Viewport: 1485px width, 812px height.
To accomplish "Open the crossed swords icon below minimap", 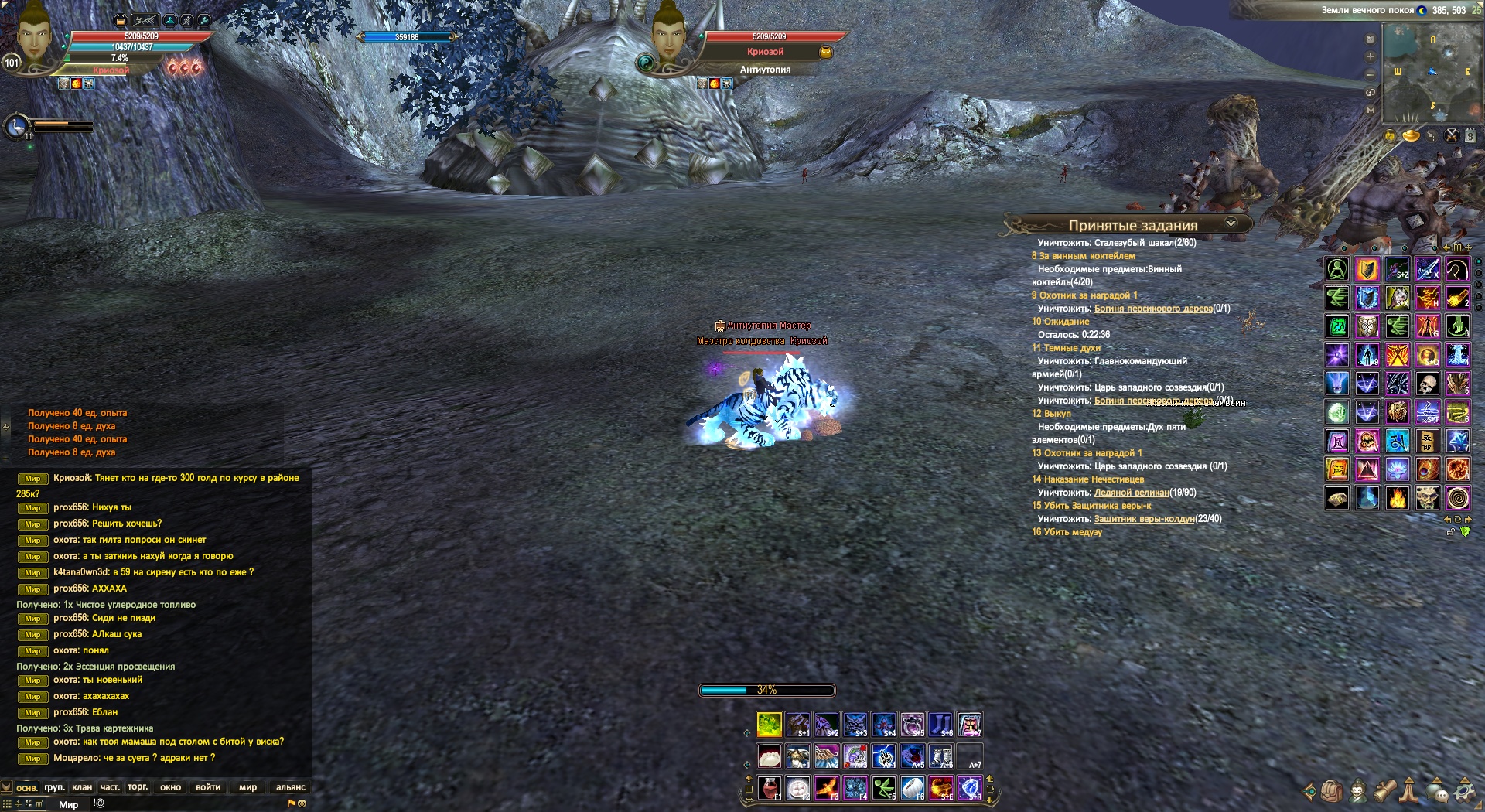I will point(1452,136).
